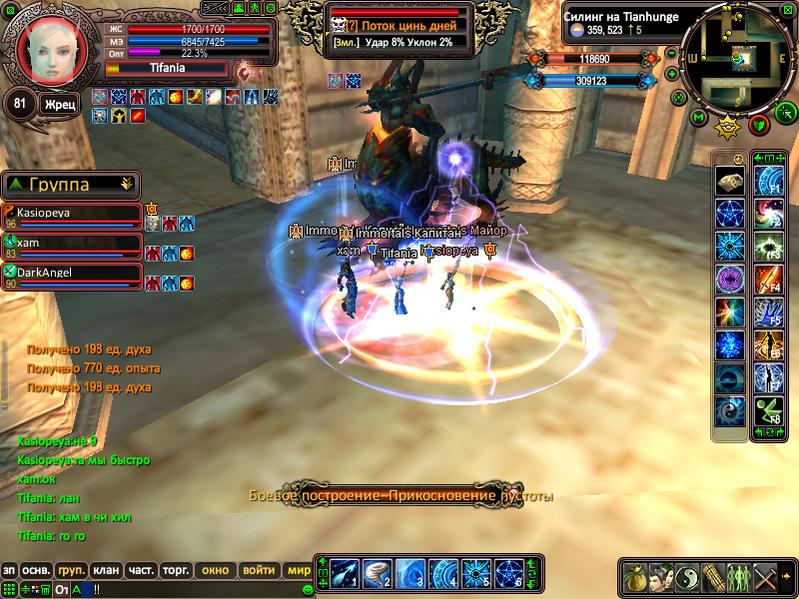Select the торг. chat tab
Image resolution: width=799 pixels, height=599 pixels.
click(176, 570)
